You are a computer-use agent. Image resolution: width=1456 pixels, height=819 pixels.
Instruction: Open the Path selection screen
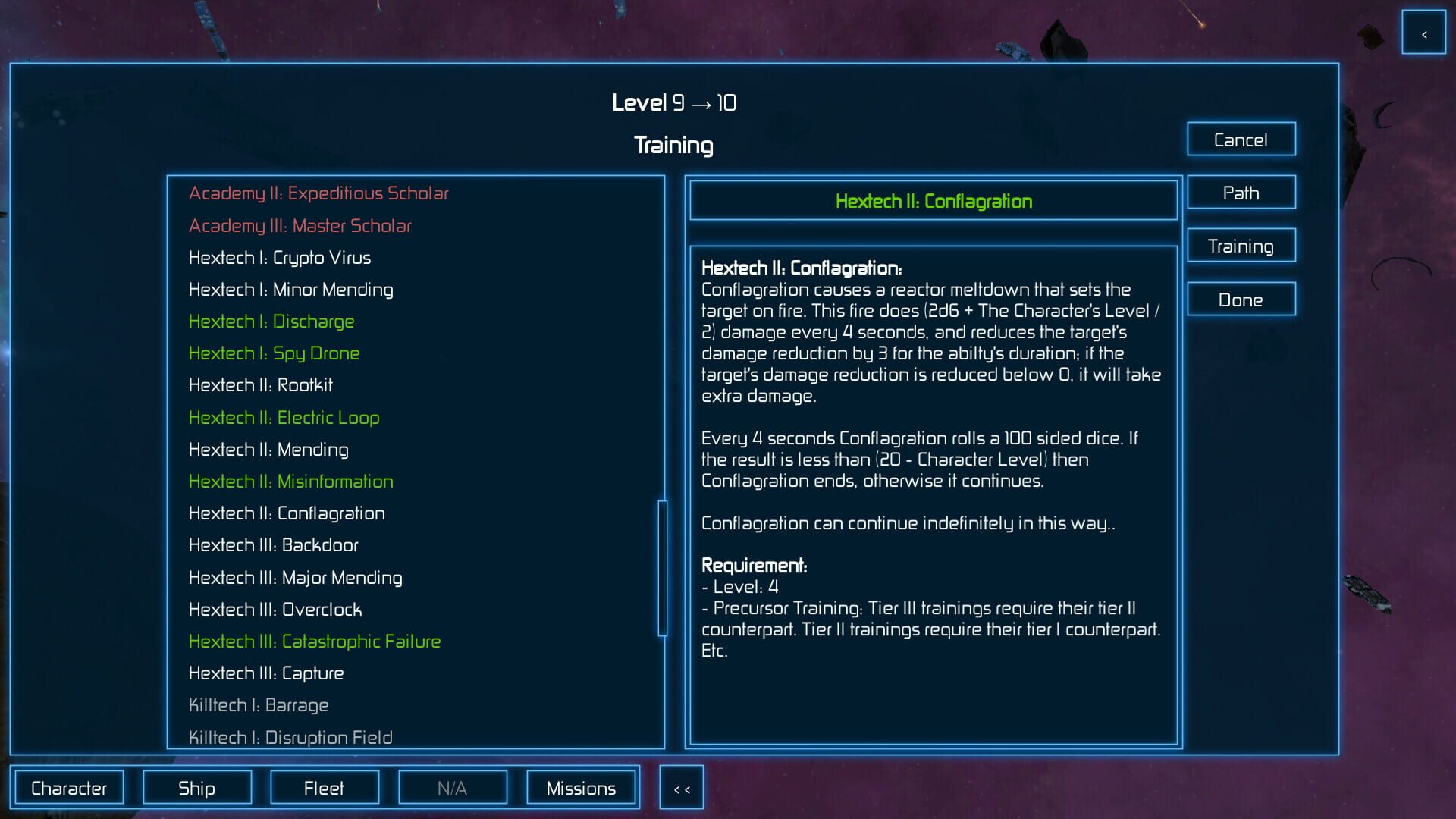pos(1241,193)
